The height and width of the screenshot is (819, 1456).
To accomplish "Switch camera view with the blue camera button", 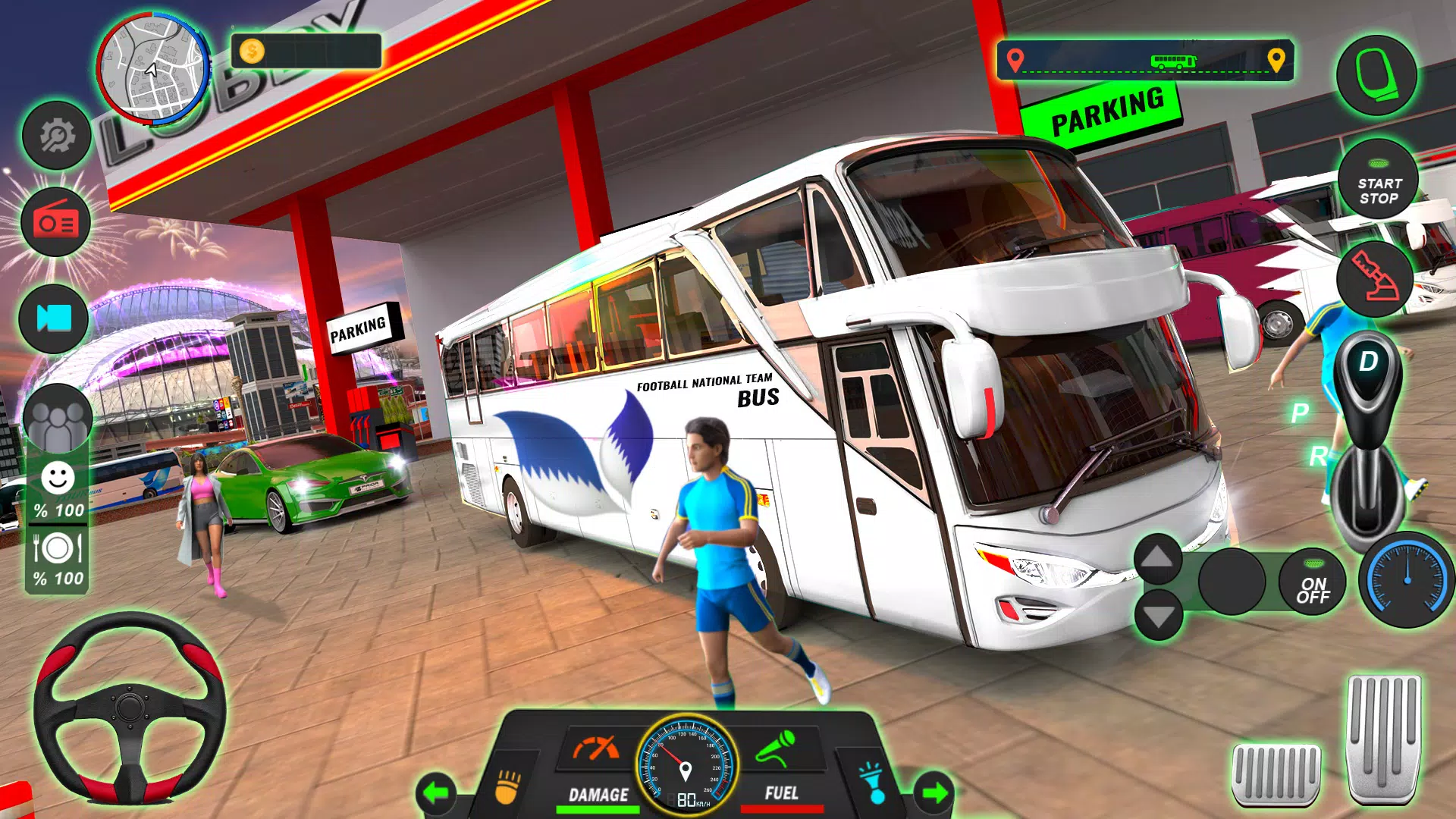I will 54,318.
